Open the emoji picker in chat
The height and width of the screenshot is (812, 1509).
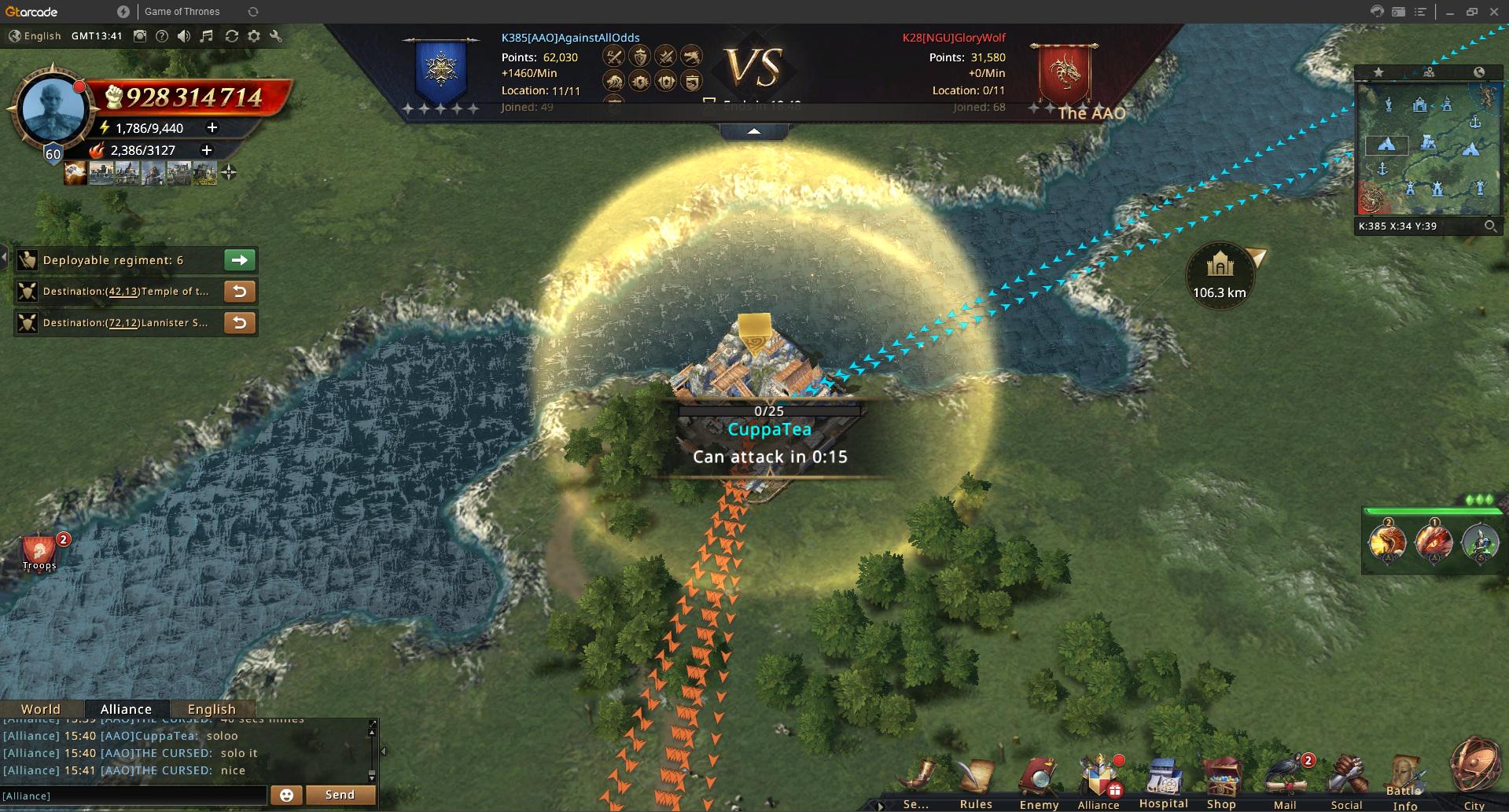(286, 795)
